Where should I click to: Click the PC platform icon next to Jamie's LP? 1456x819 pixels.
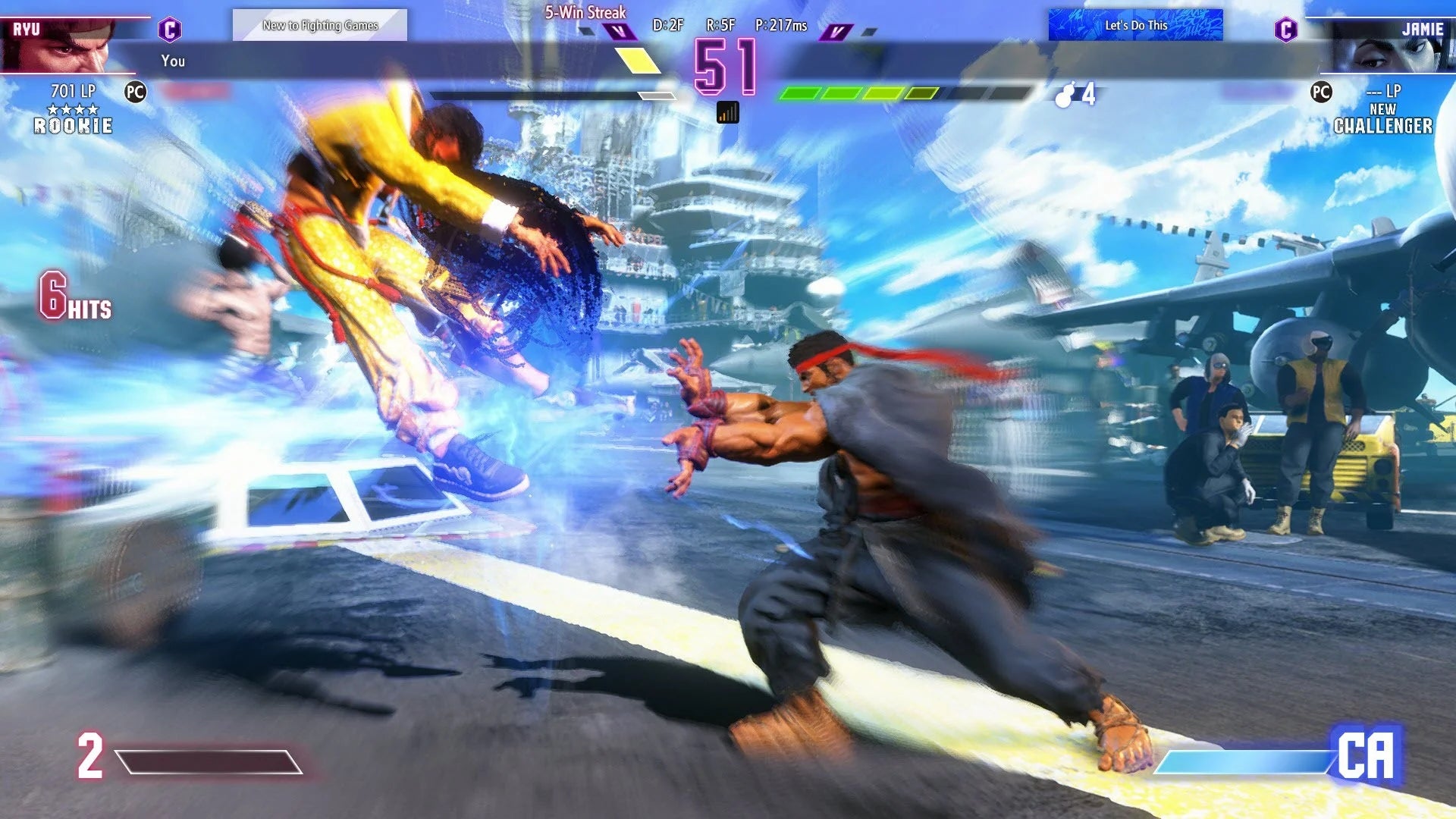tap(1319, 91)
